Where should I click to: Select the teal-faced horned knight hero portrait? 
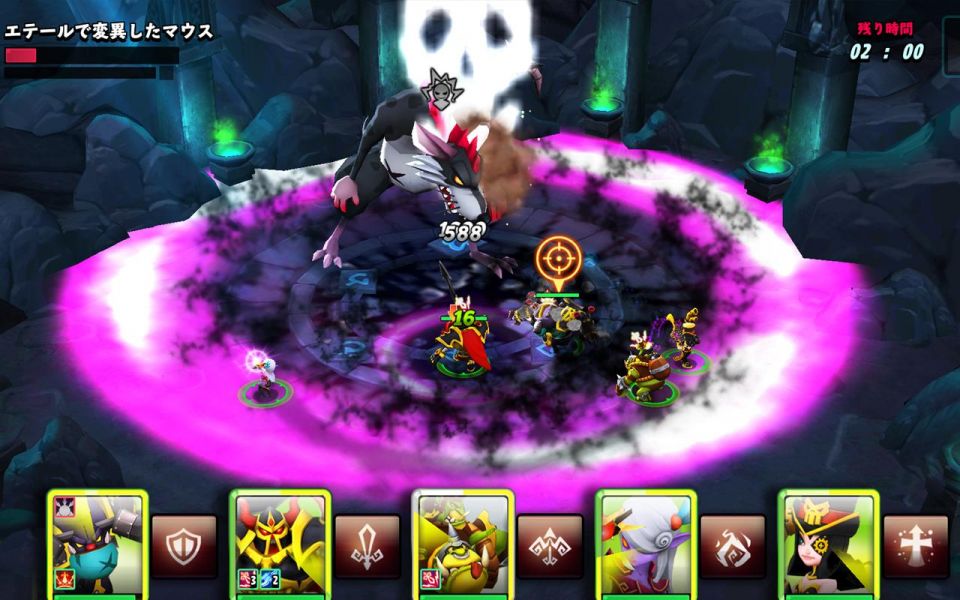click(x=97, y=545)
